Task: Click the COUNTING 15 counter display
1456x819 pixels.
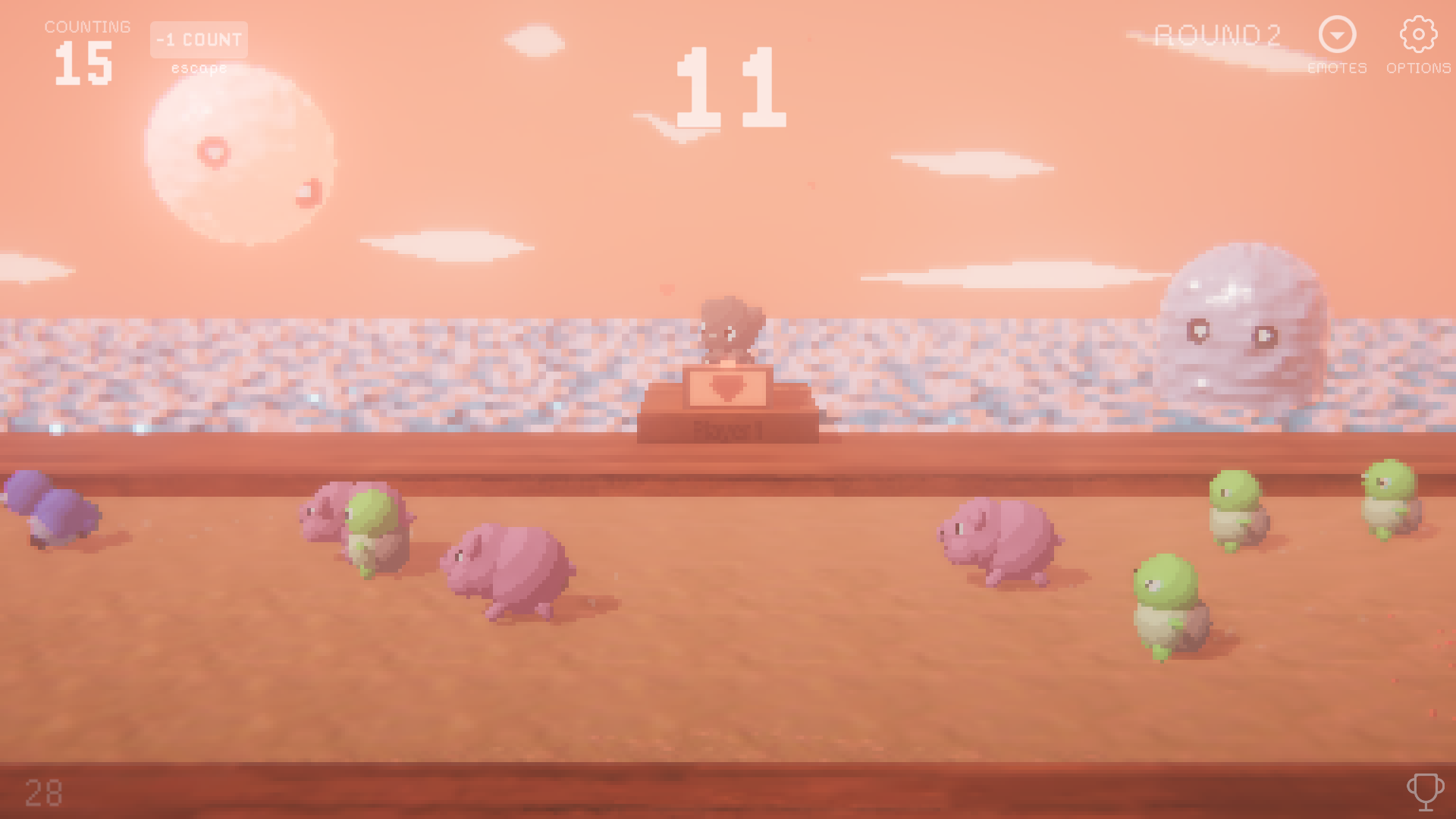Action: (x=85, y=45)
